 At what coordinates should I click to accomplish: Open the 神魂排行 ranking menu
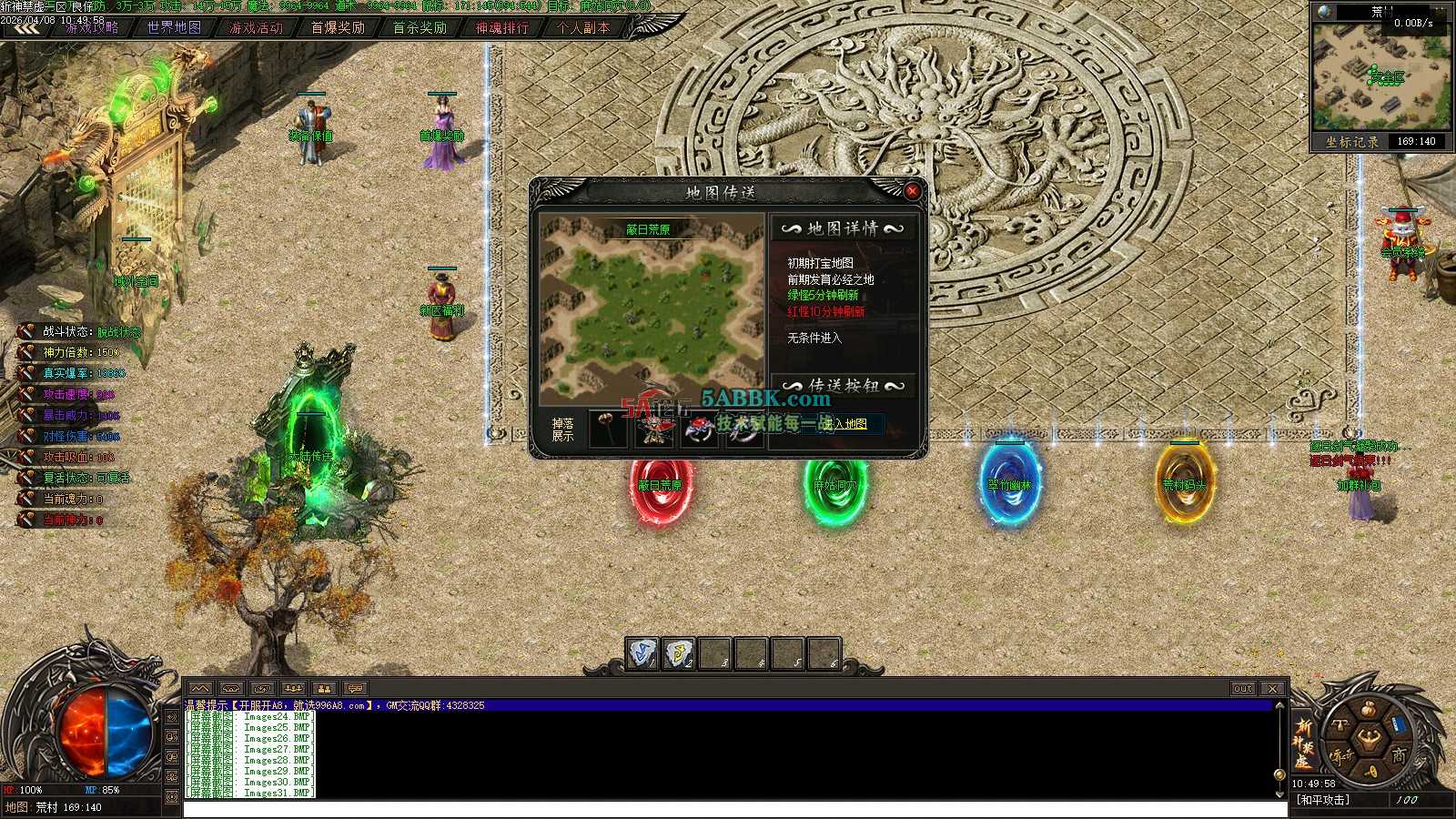pos(501,27)
